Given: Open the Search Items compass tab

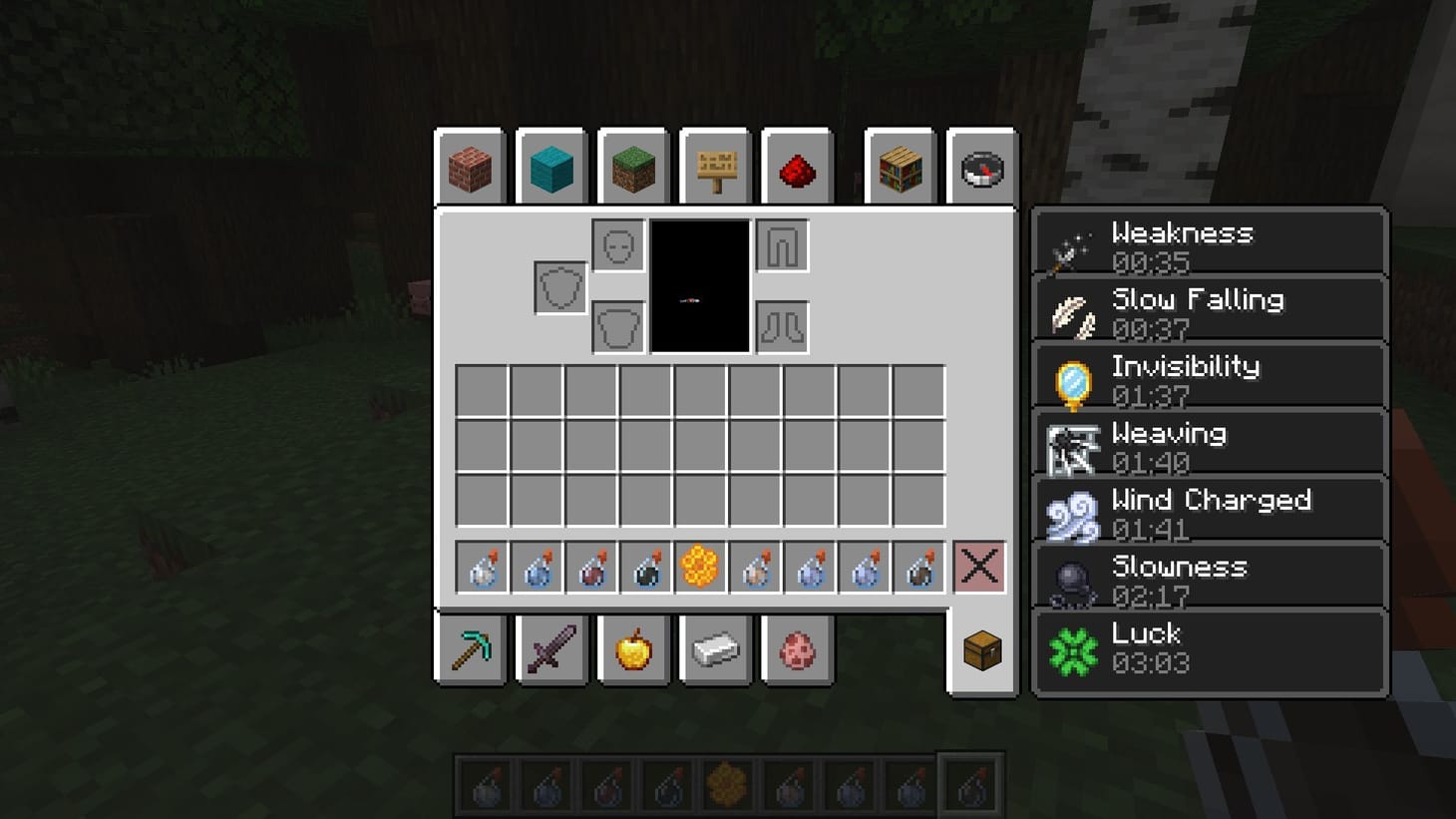Looking at the screenshot, I should (x=981, y=168).
